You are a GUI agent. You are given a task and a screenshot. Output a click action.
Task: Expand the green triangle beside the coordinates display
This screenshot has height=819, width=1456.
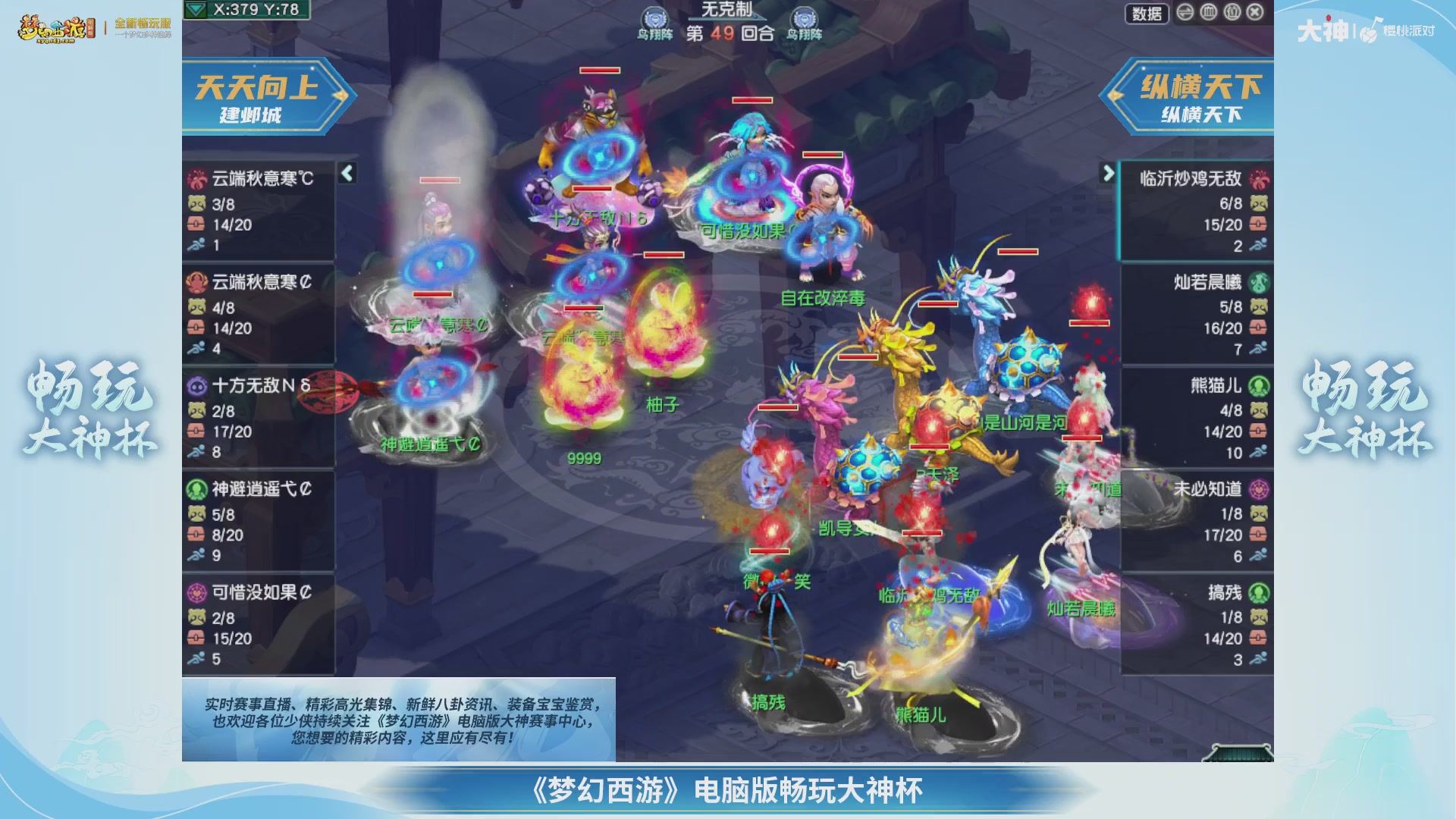click(196, 11)
